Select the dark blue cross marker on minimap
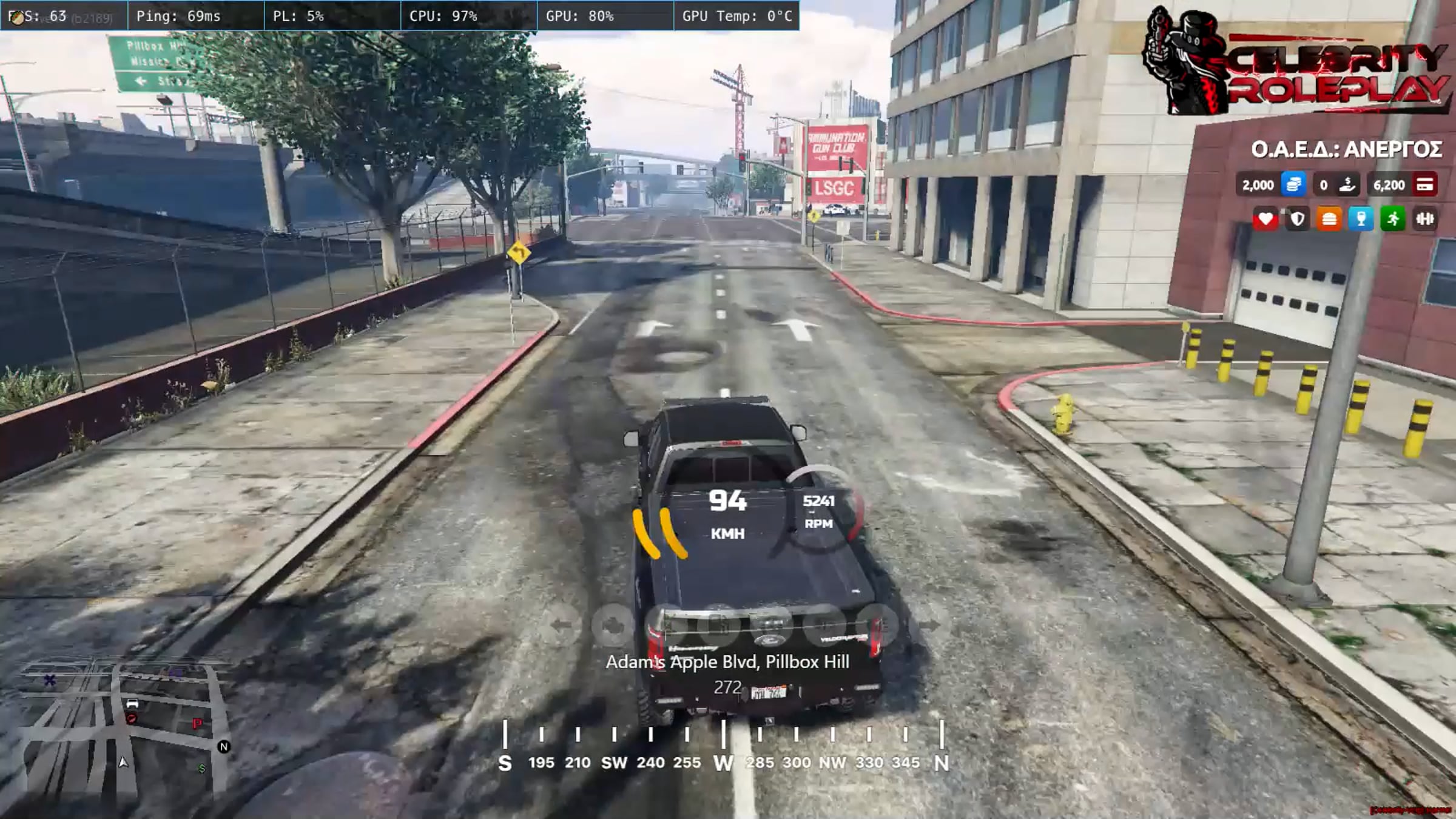 pos(50,680)
